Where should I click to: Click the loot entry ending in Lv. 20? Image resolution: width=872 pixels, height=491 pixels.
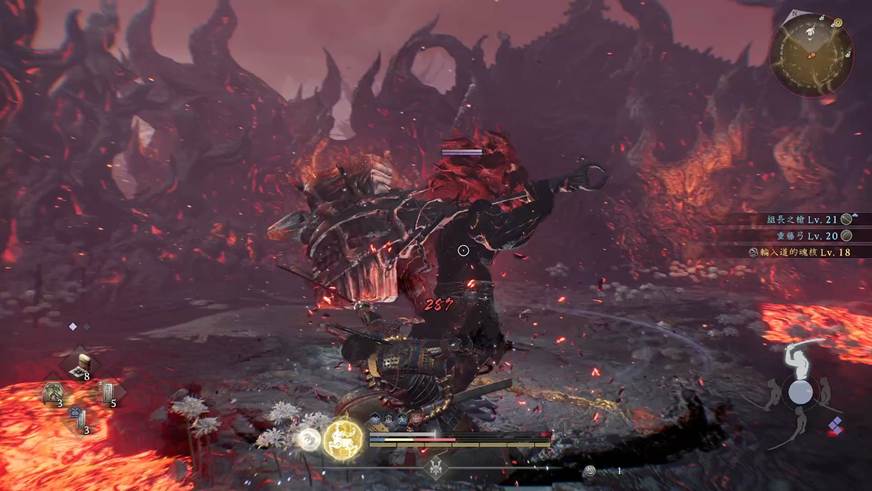pos(803,235)
